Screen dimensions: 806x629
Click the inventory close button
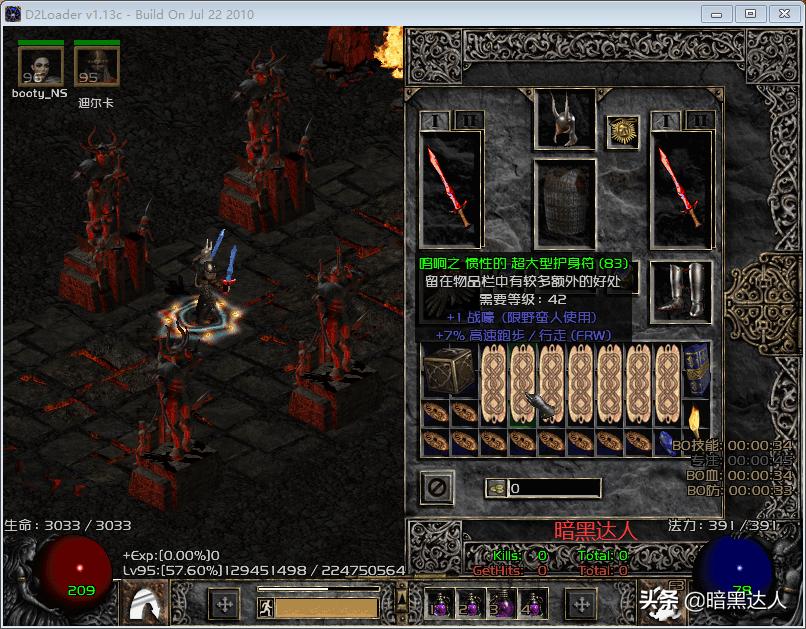(438, 488)
